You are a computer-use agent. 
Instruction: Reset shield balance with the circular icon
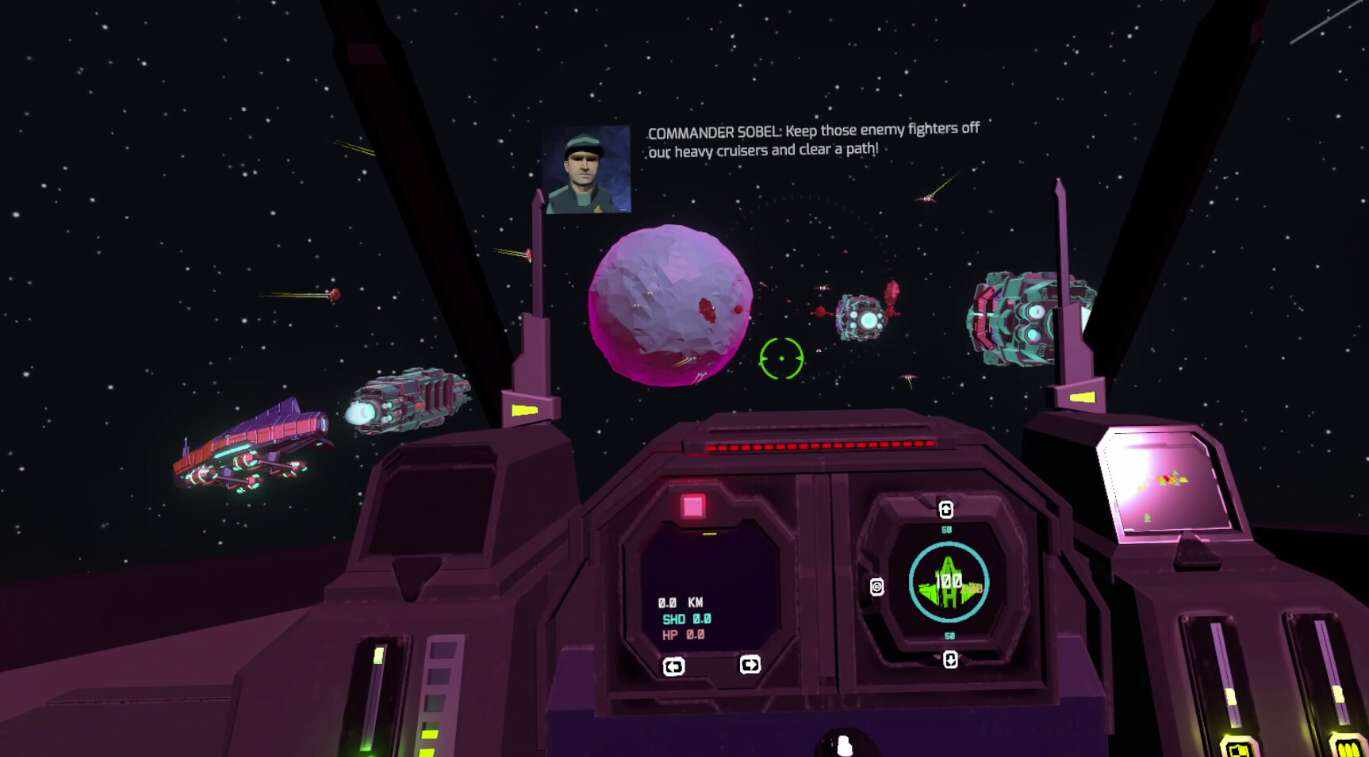click(877, 587)
